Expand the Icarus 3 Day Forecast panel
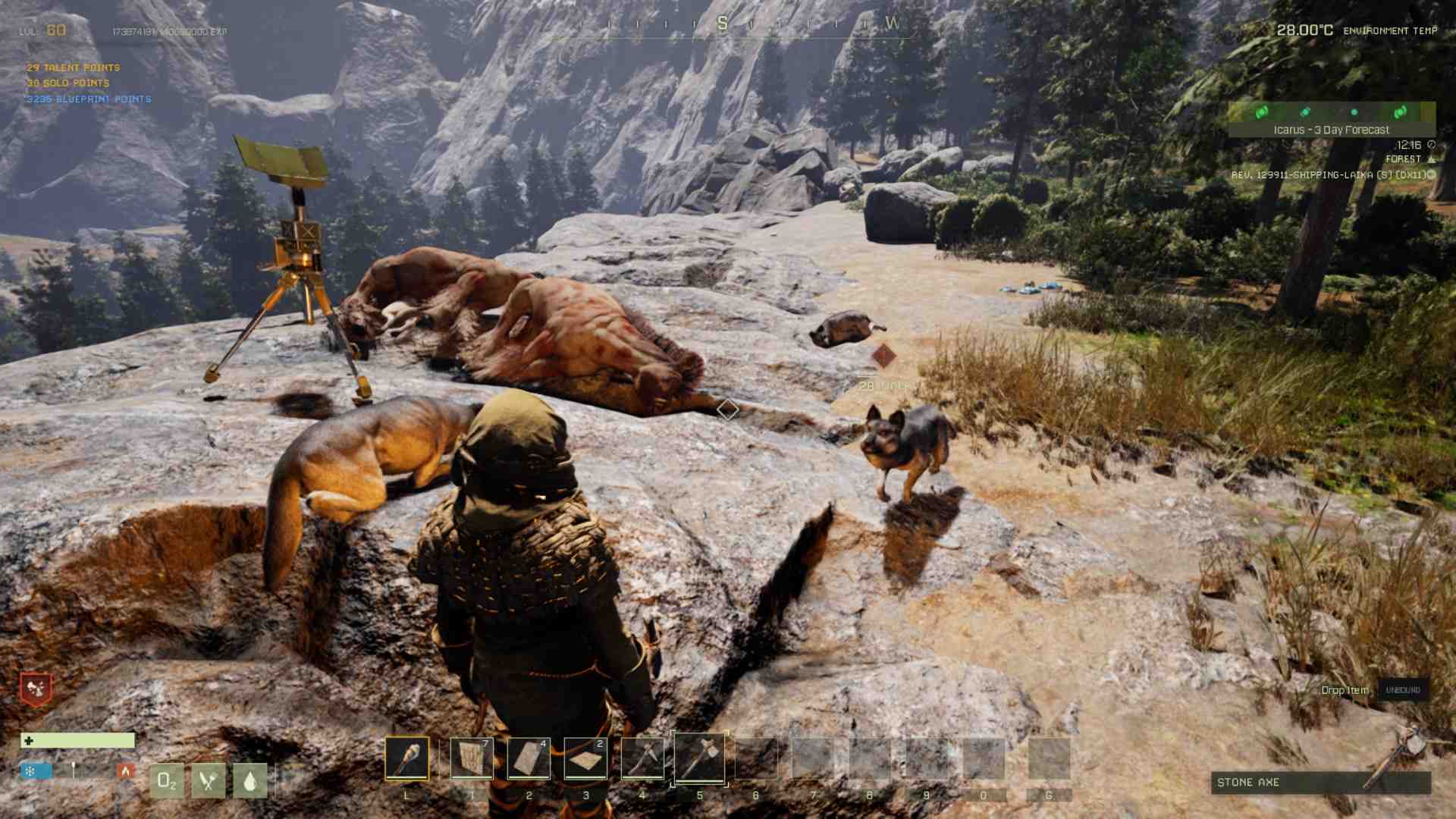Image resolution: width=1456 pixels, height=819 pixels. 1331,129
